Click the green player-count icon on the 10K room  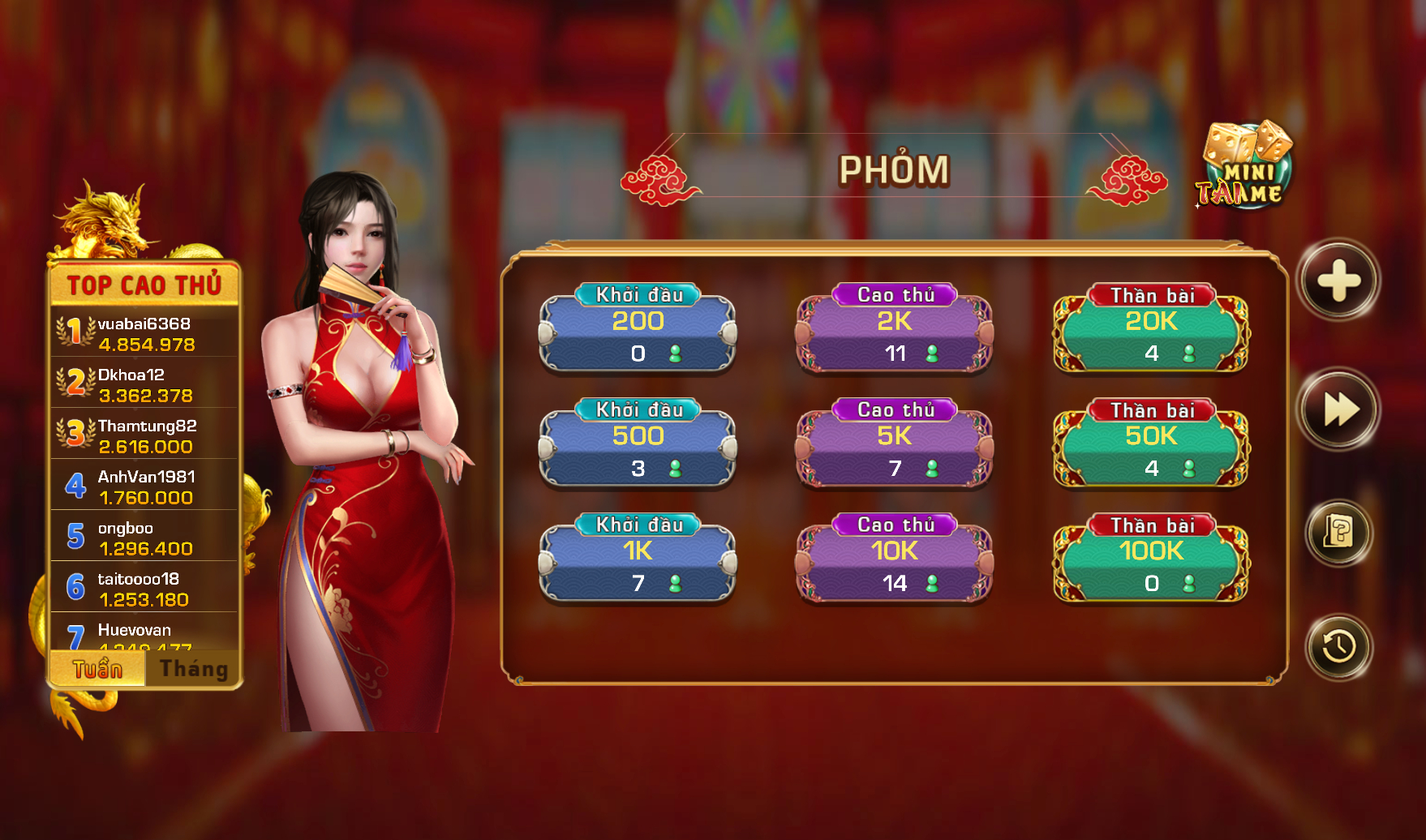931,581
